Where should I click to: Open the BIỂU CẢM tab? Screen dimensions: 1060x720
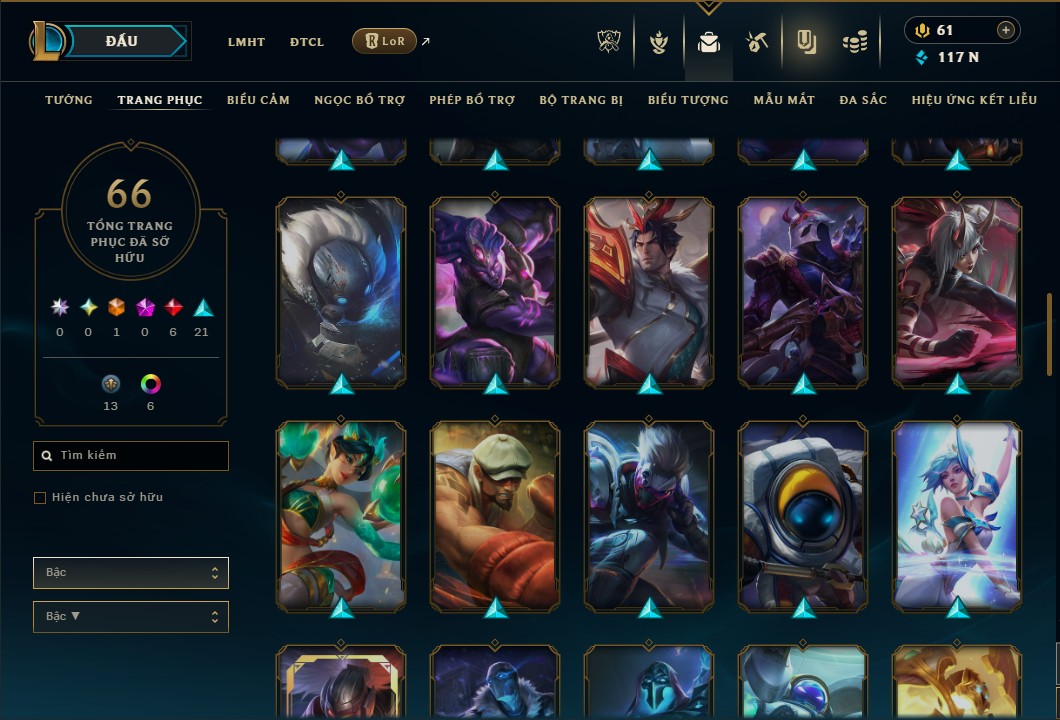pos(258,100)
